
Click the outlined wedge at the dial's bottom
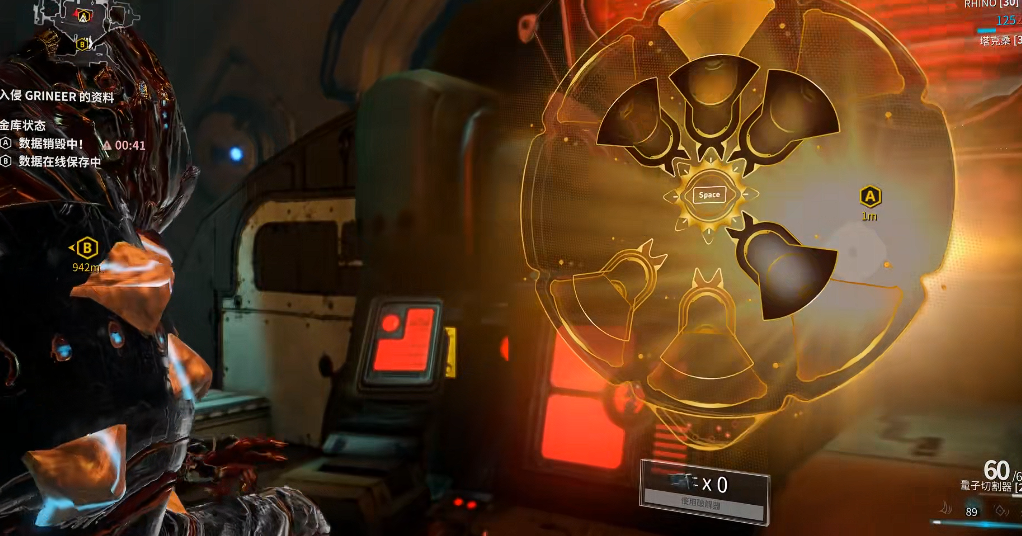click(709, 338)
